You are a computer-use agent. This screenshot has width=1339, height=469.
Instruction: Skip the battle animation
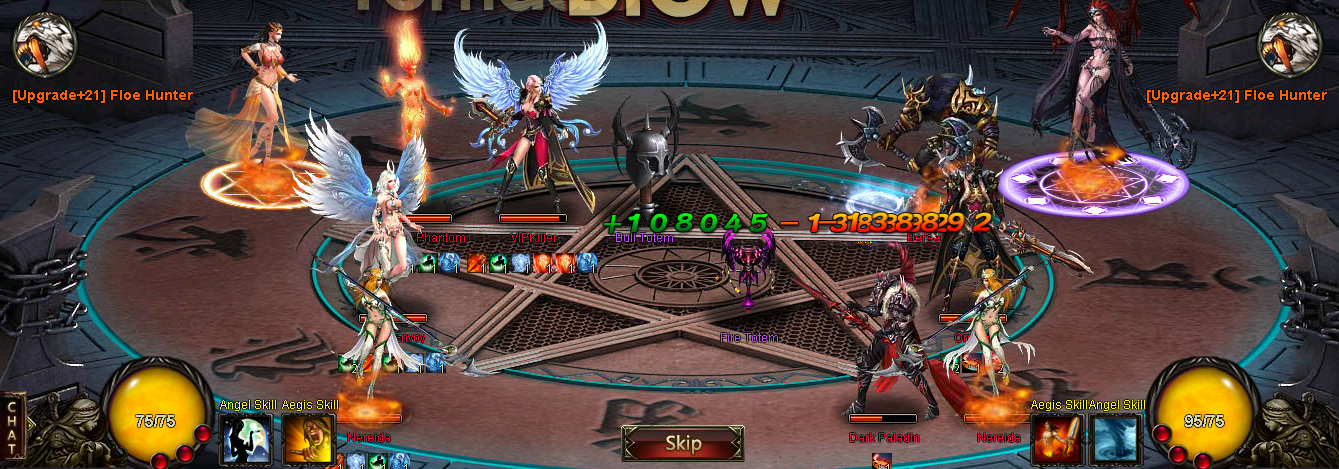point(683,443)
